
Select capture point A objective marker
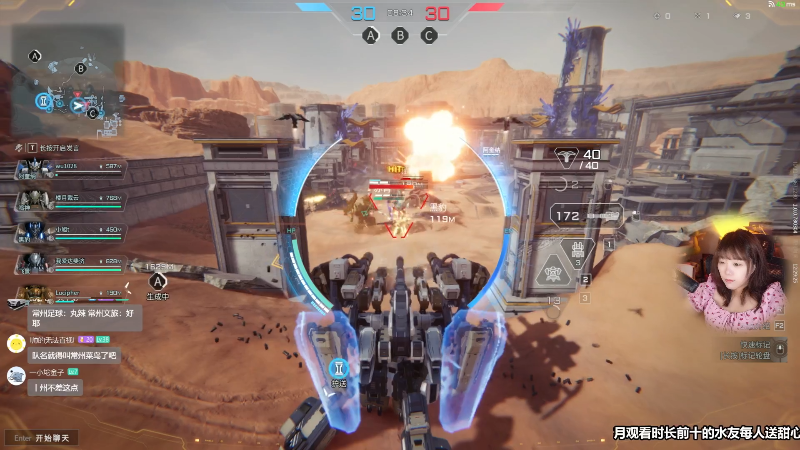pos(371,35)
